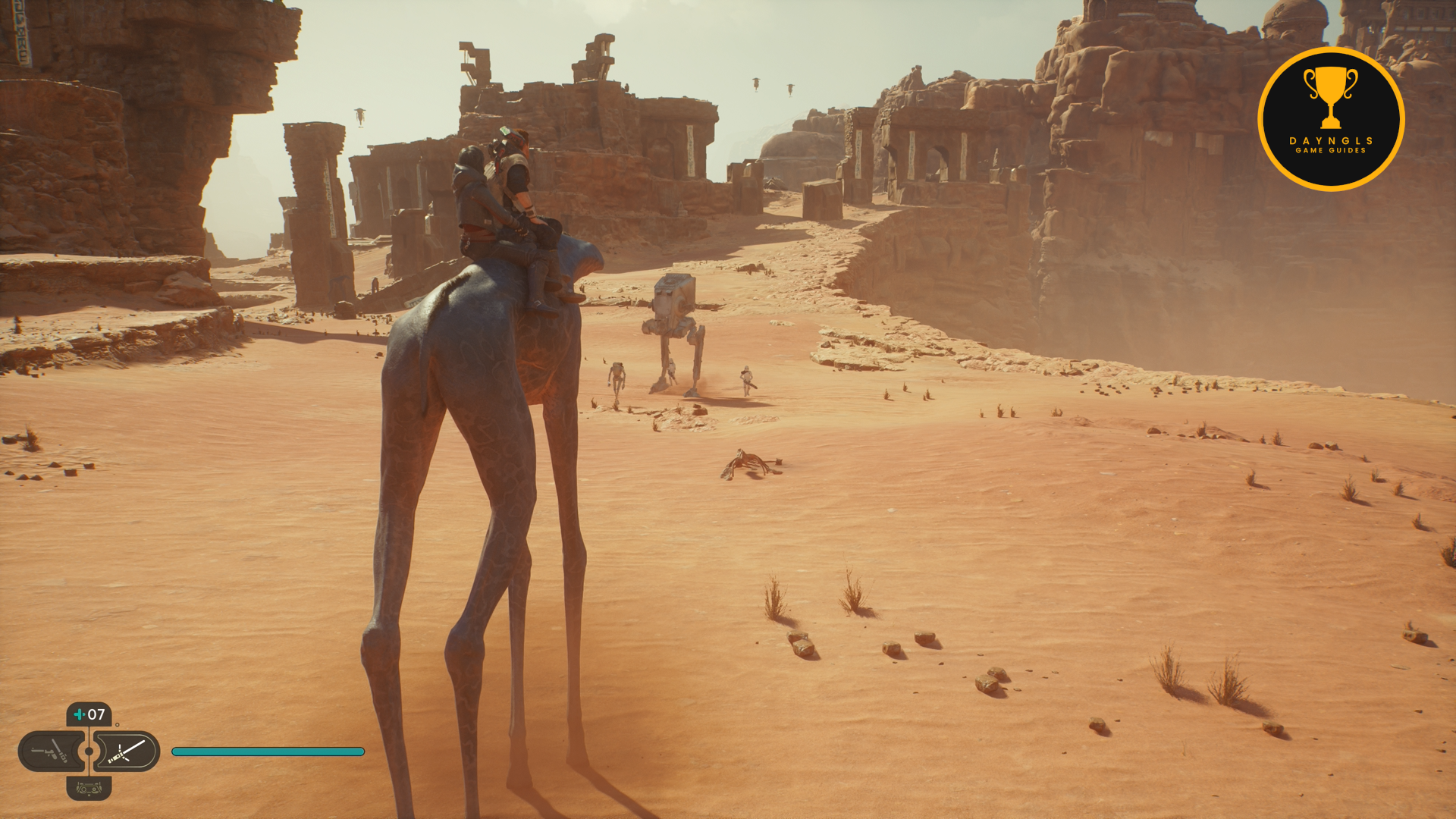Screen dimensions: 1456x819
Task: Select the blaster stance slot
Action: tap(50, 752)
